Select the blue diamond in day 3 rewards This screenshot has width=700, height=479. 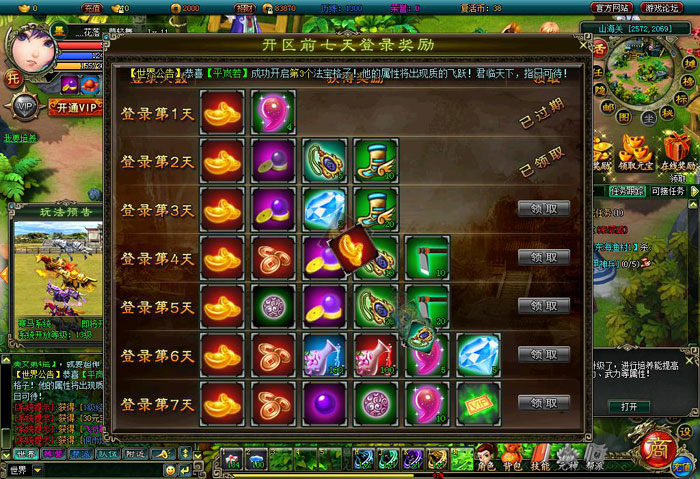325,209
